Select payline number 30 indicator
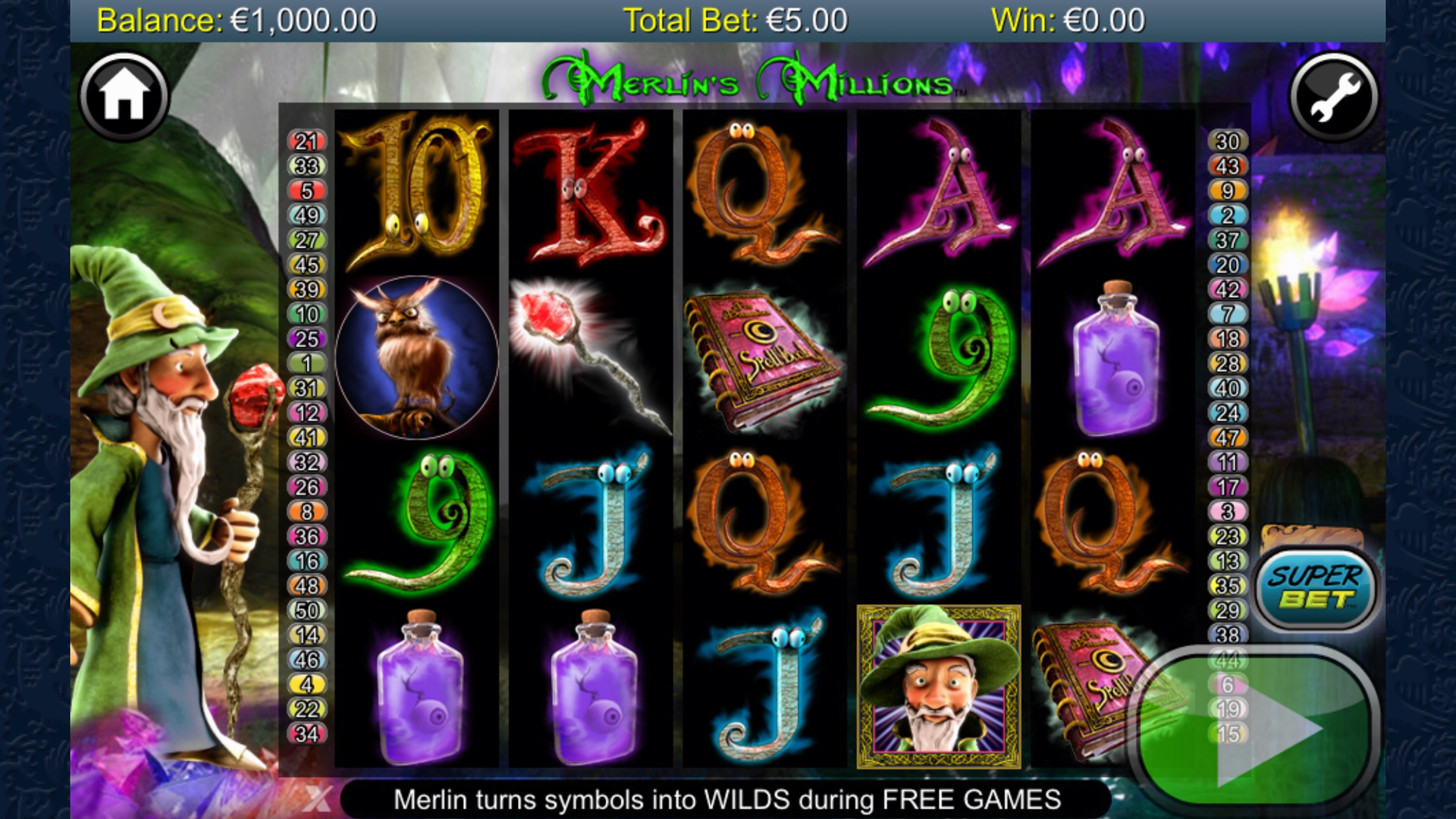This screenshot has height=819, width=1456. pyautogui.click(x=1227, y=141)
